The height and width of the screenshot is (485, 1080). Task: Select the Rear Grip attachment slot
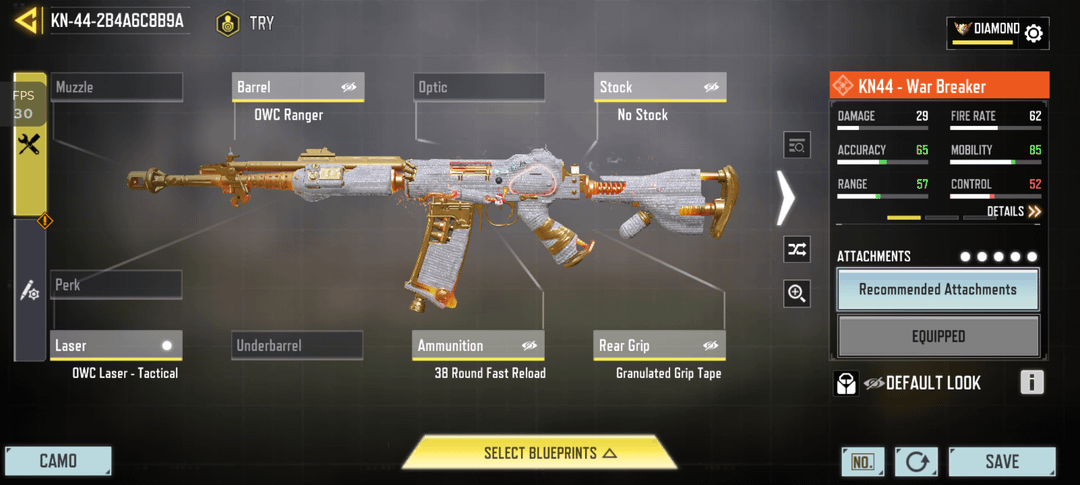tap(659, 346)
